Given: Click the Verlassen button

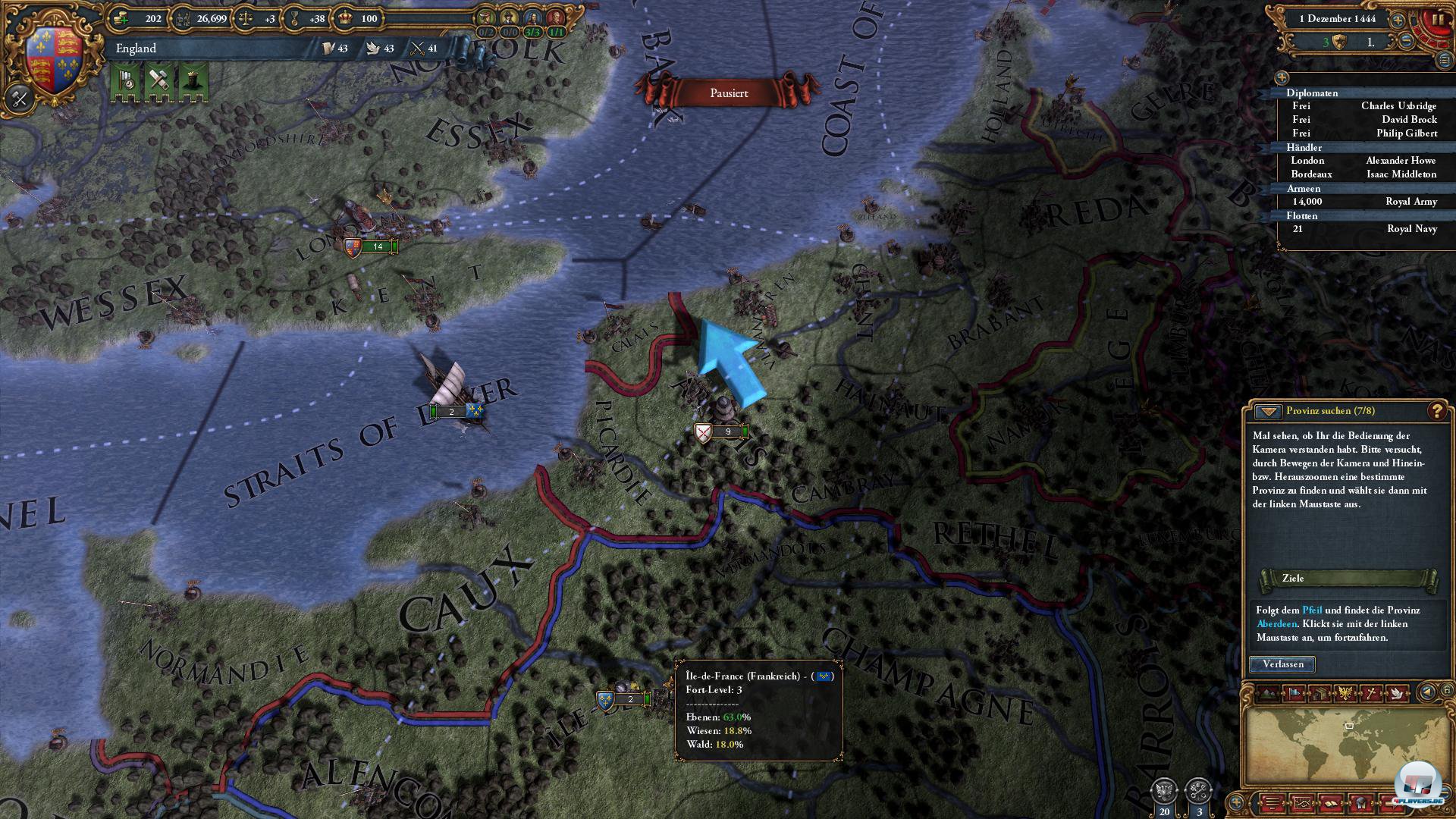Looking at the screenshot, I should pyautogui.click(x=1282, y=664).
